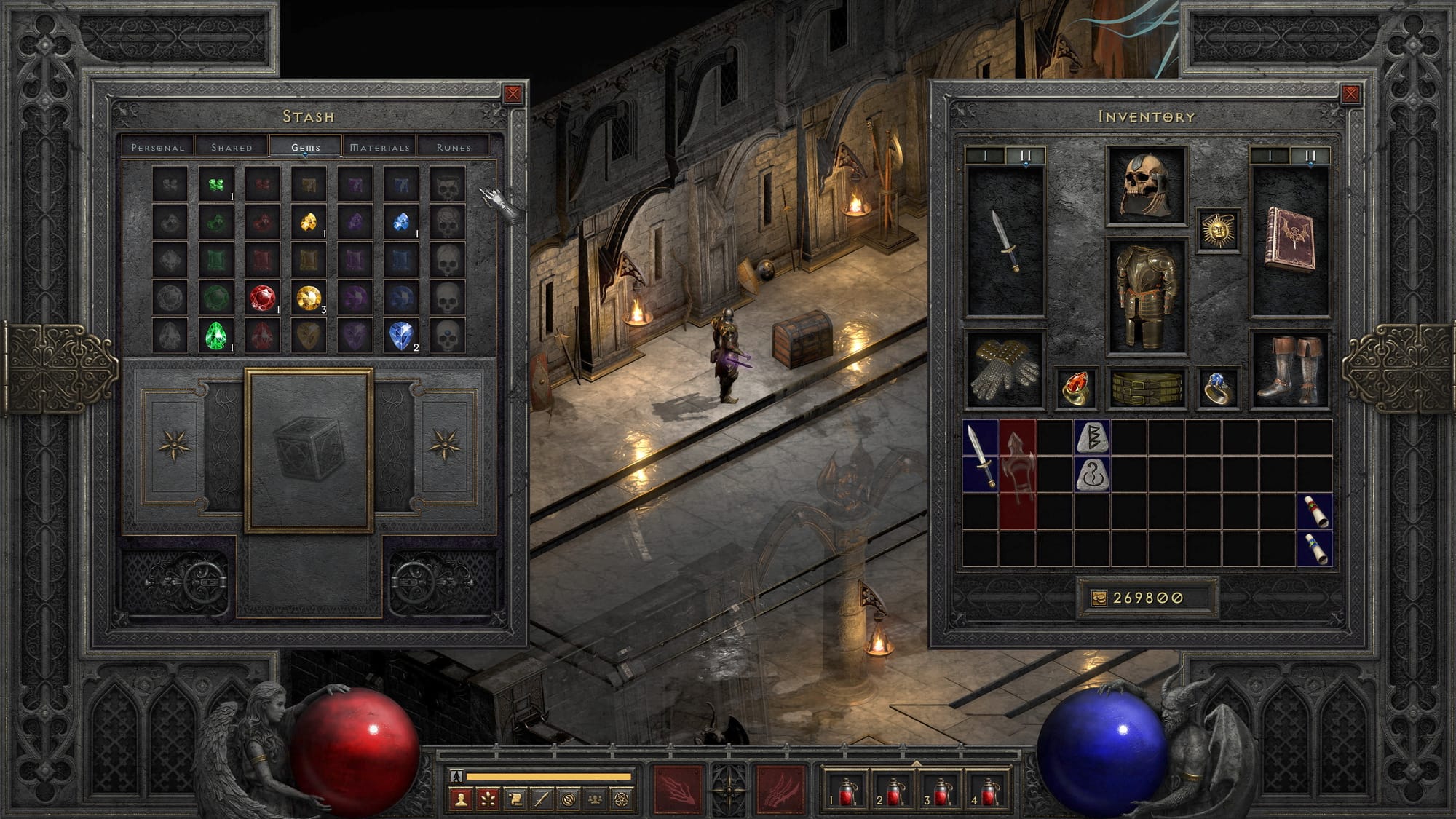Select the equipped boots slot

pos(1289,370)
